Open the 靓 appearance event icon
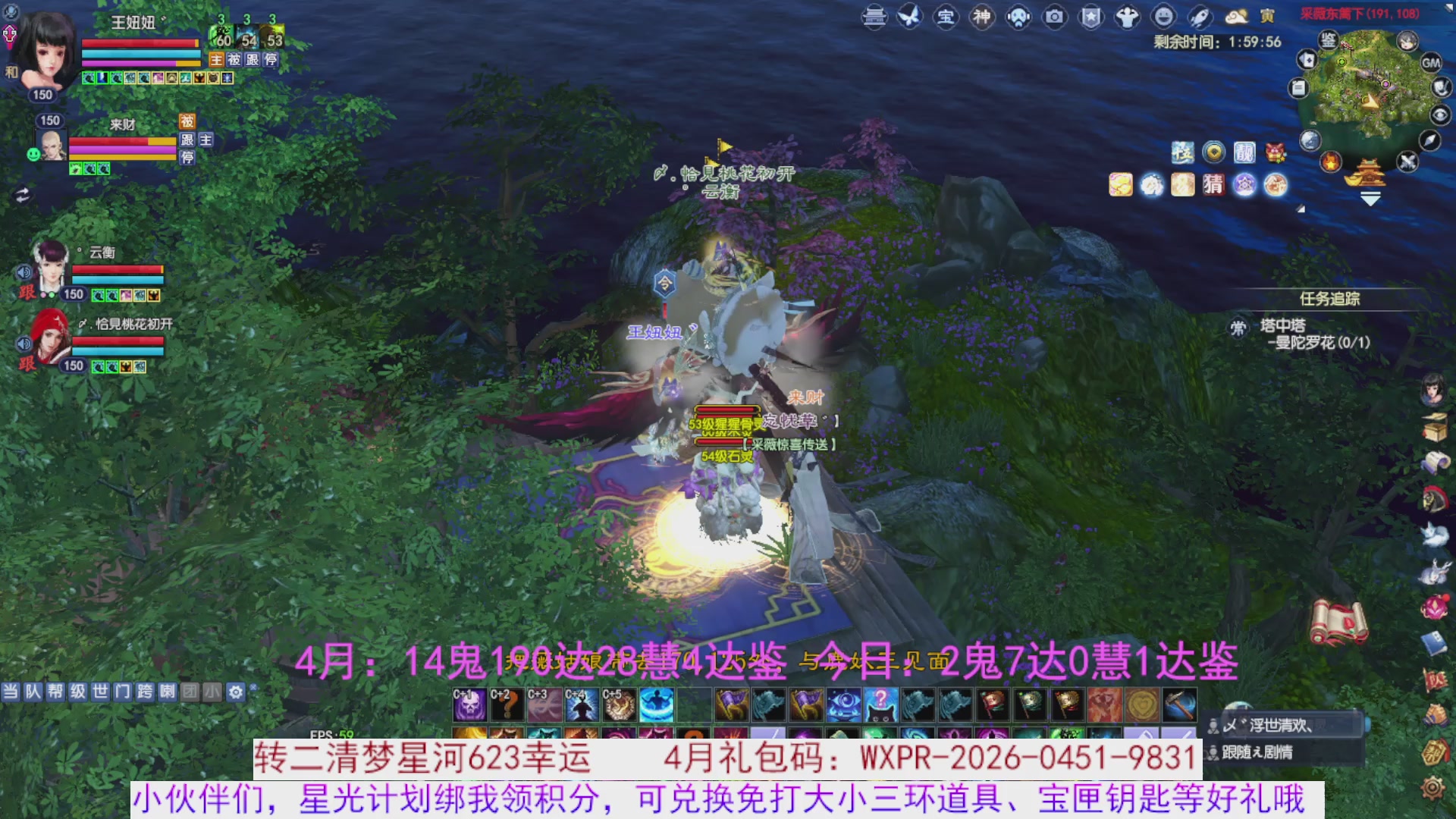Viewport: 1456px width, 819px height. click(1245, 153)
